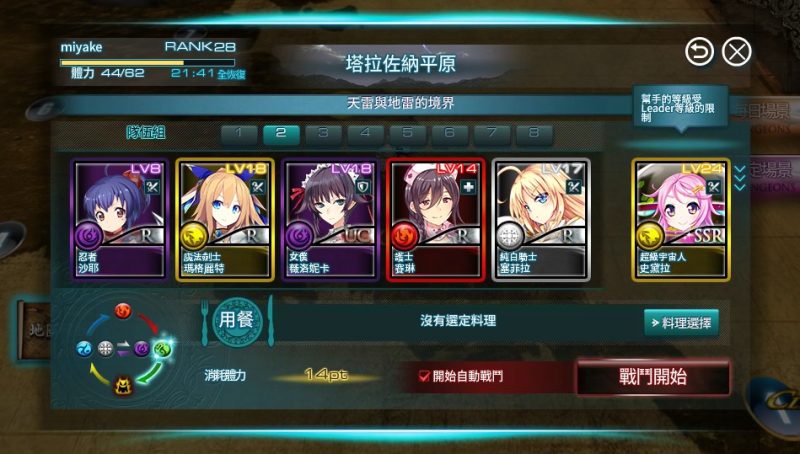Switch to team tab 8
The height and width of the screenshot is (454, 800).
pos(534,133)
